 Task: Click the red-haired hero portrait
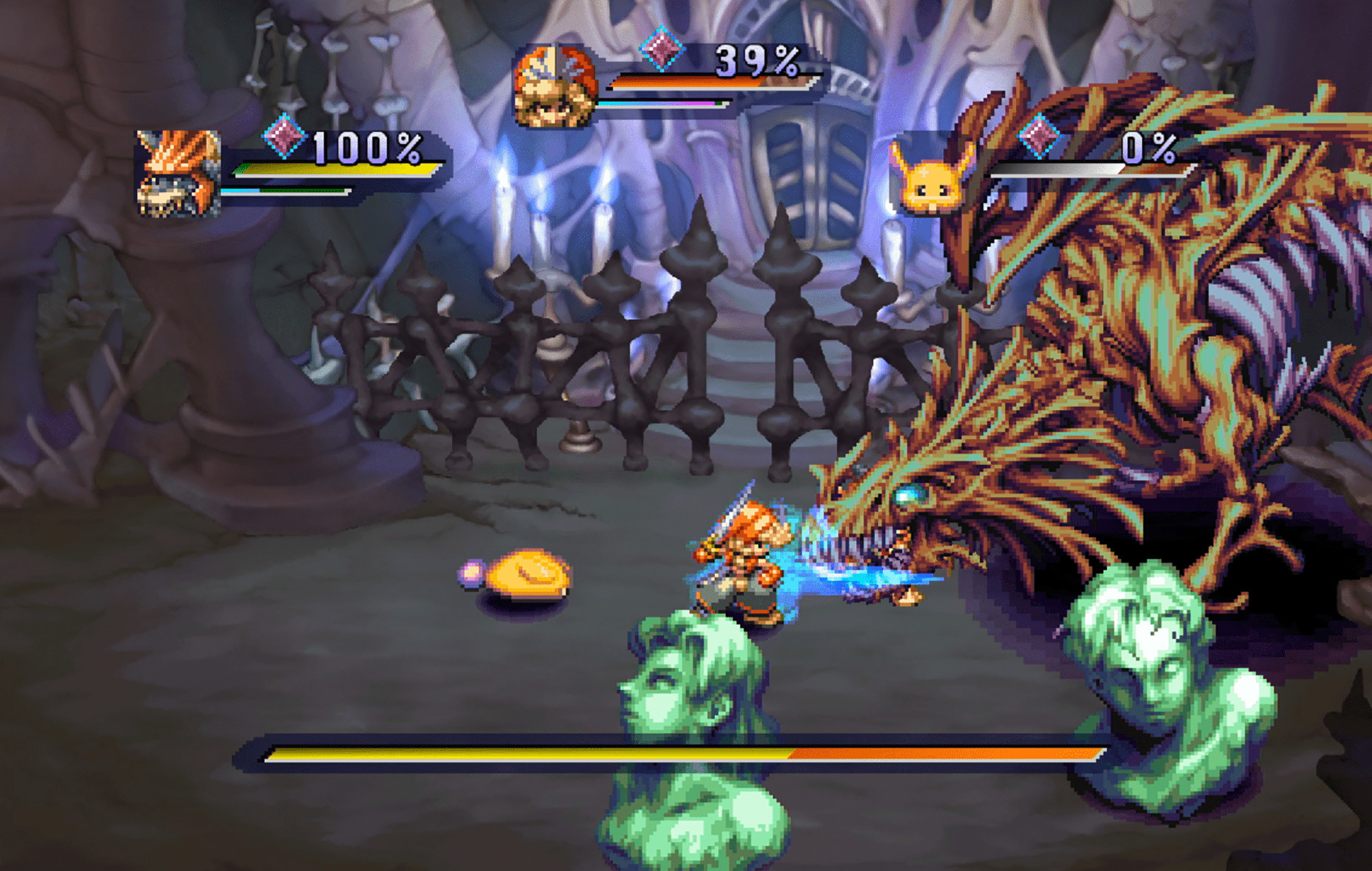point(554,87)
